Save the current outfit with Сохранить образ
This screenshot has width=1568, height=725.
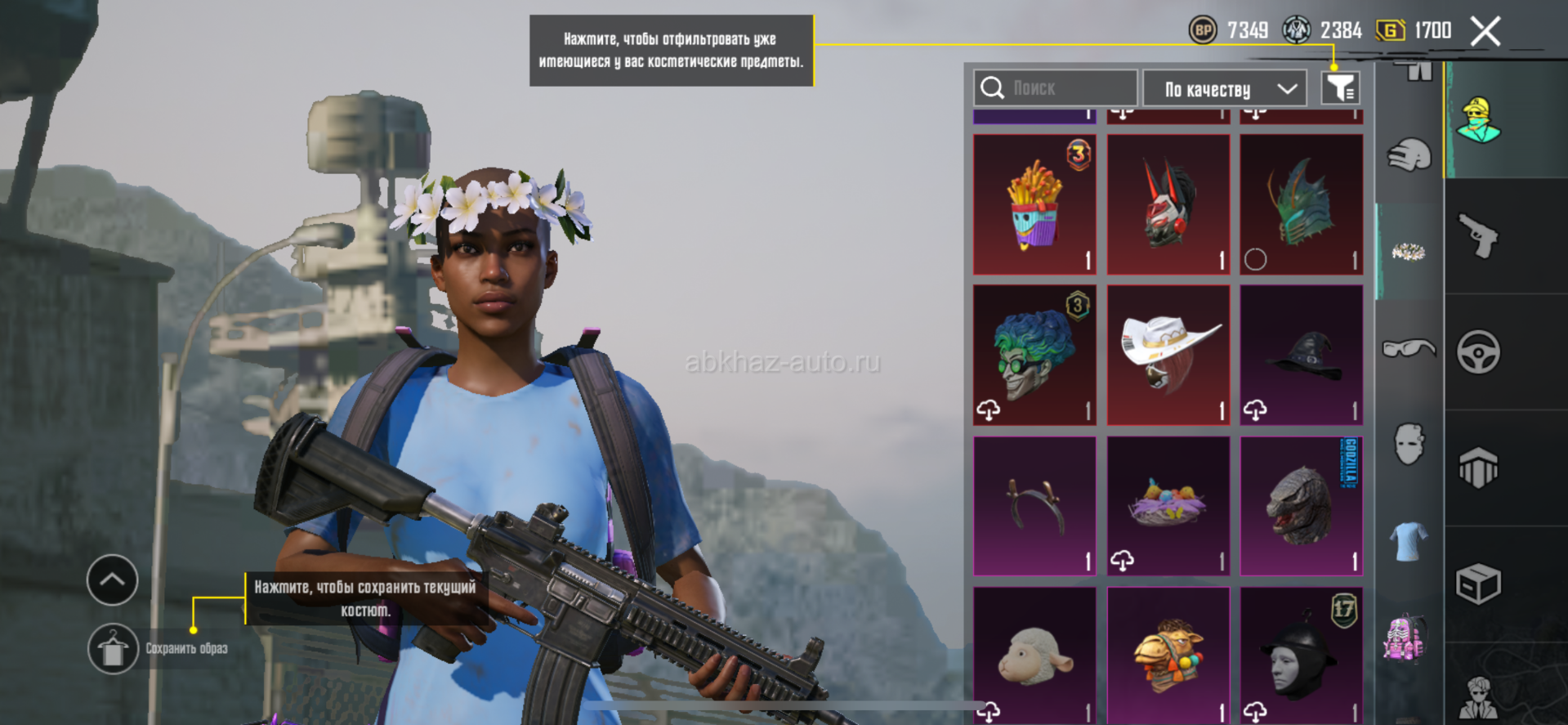tap(114, 649)
